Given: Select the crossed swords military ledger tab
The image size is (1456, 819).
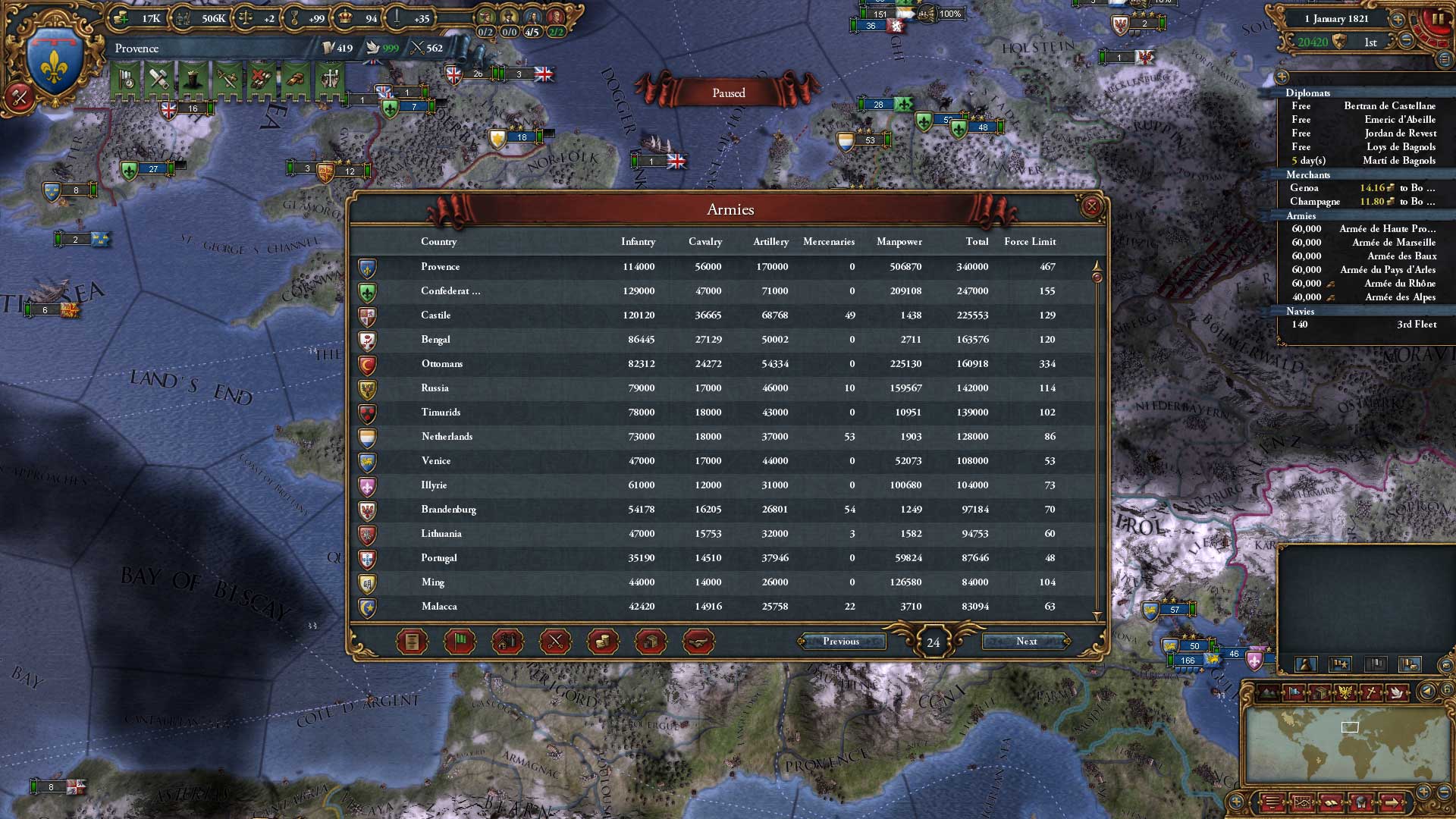Looking at the screenshot, I should click(554, 642).
